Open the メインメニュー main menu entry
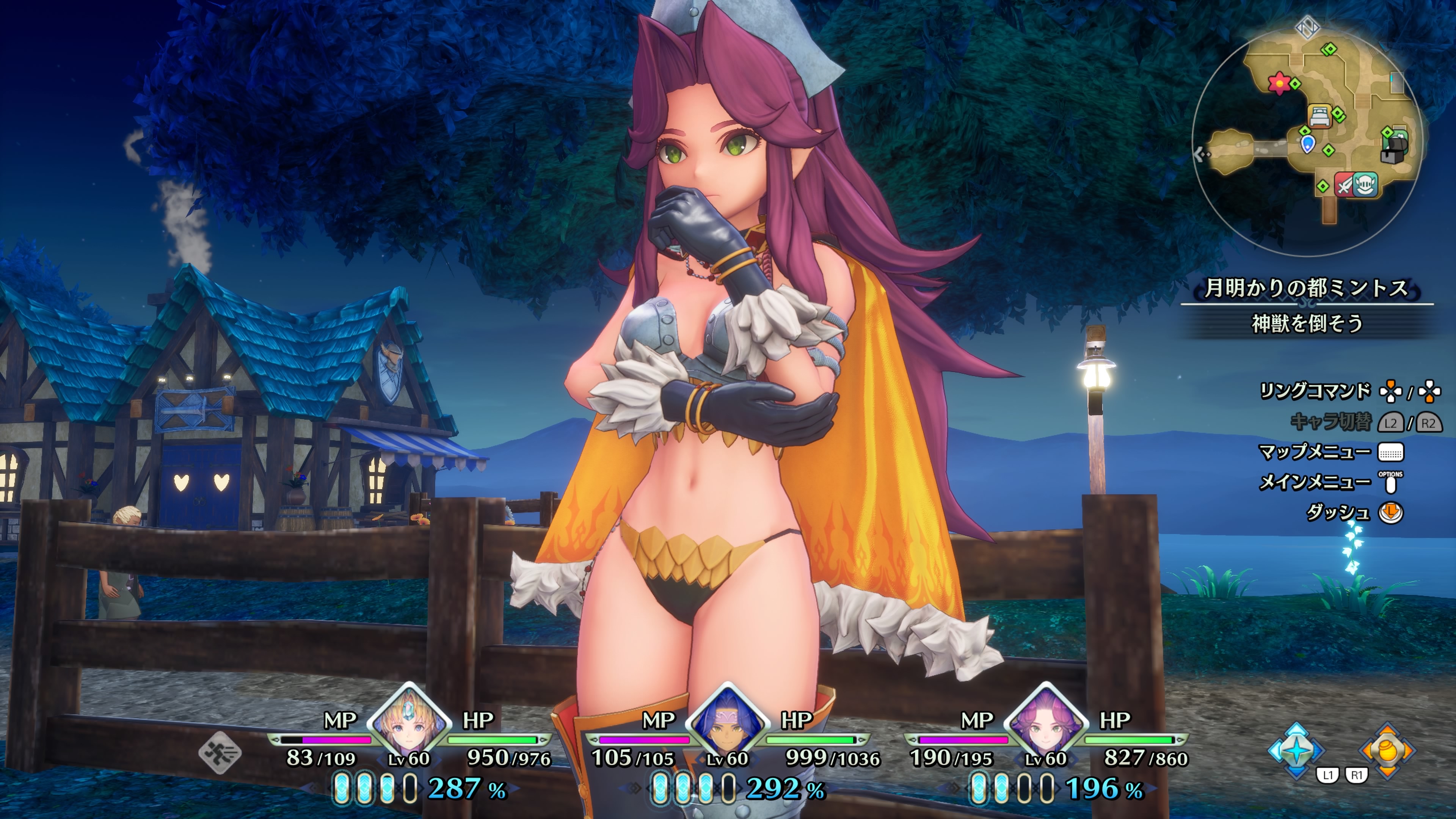1456x819 pixels. tap(1315, 482)
